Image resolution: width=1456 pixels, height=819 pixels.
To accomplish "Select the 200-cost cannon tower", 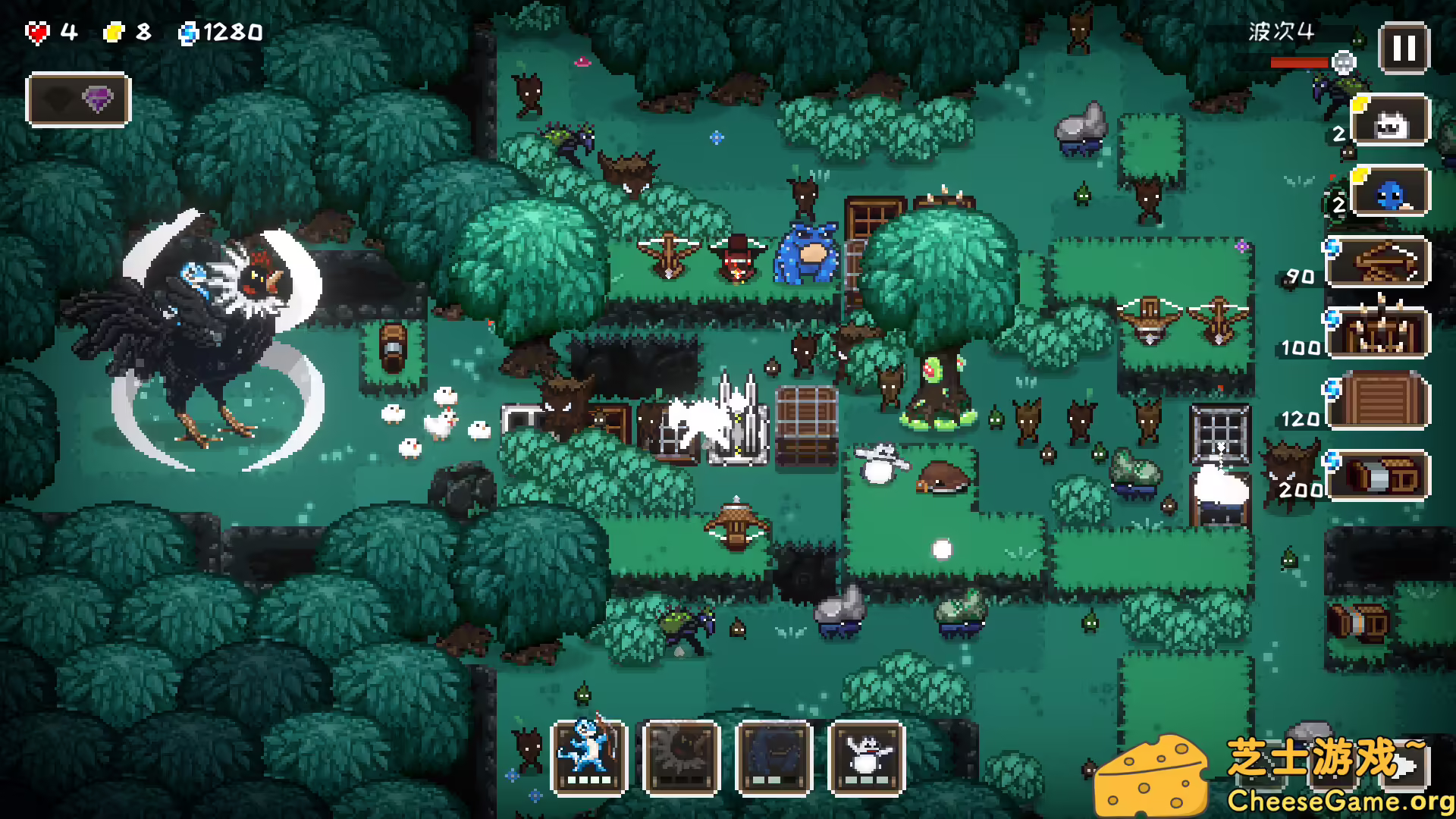I will point(1379,476).
